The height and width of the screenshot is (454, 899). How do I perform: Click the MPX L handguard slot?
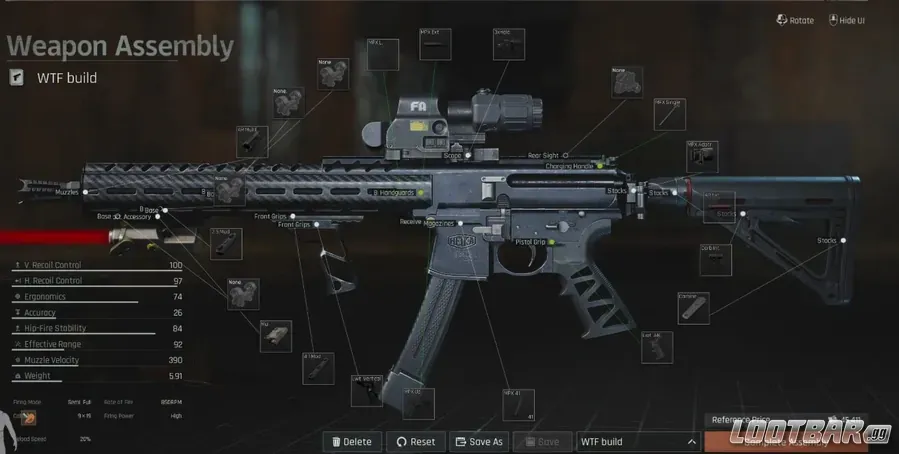click(x=383, y=56)
